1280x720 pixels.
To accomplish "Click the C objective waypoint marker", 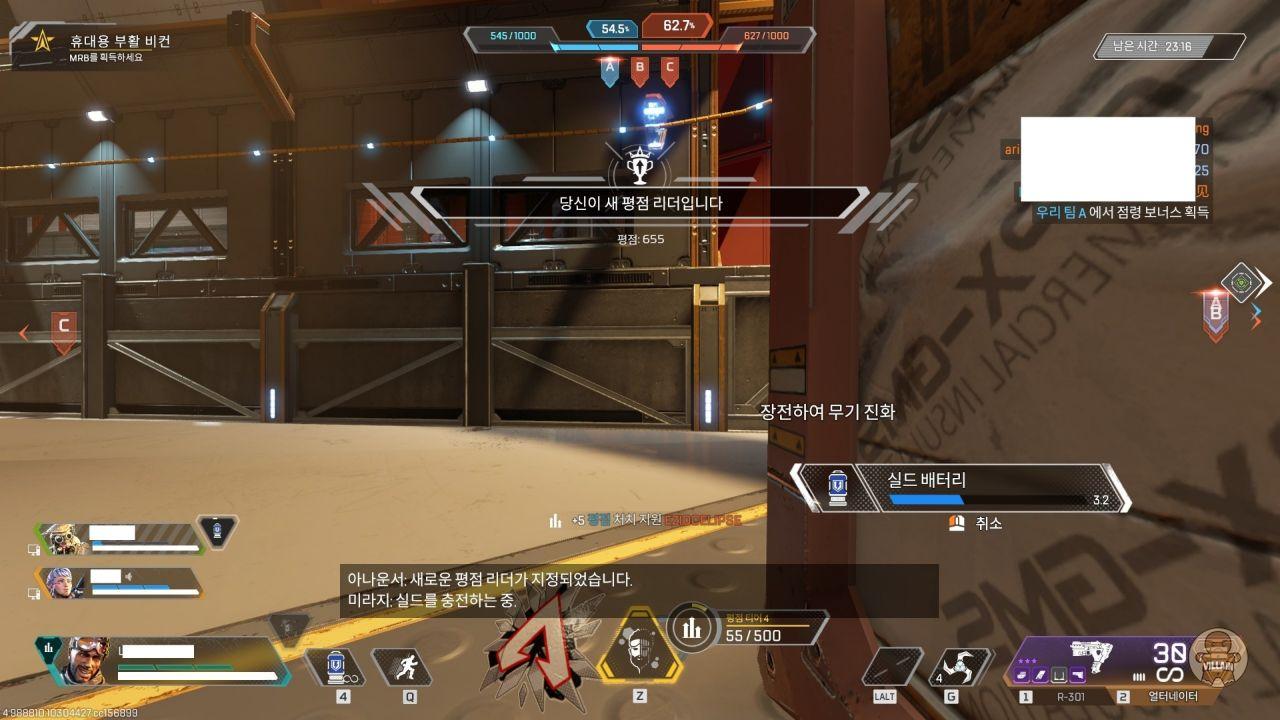I will 64,328.
